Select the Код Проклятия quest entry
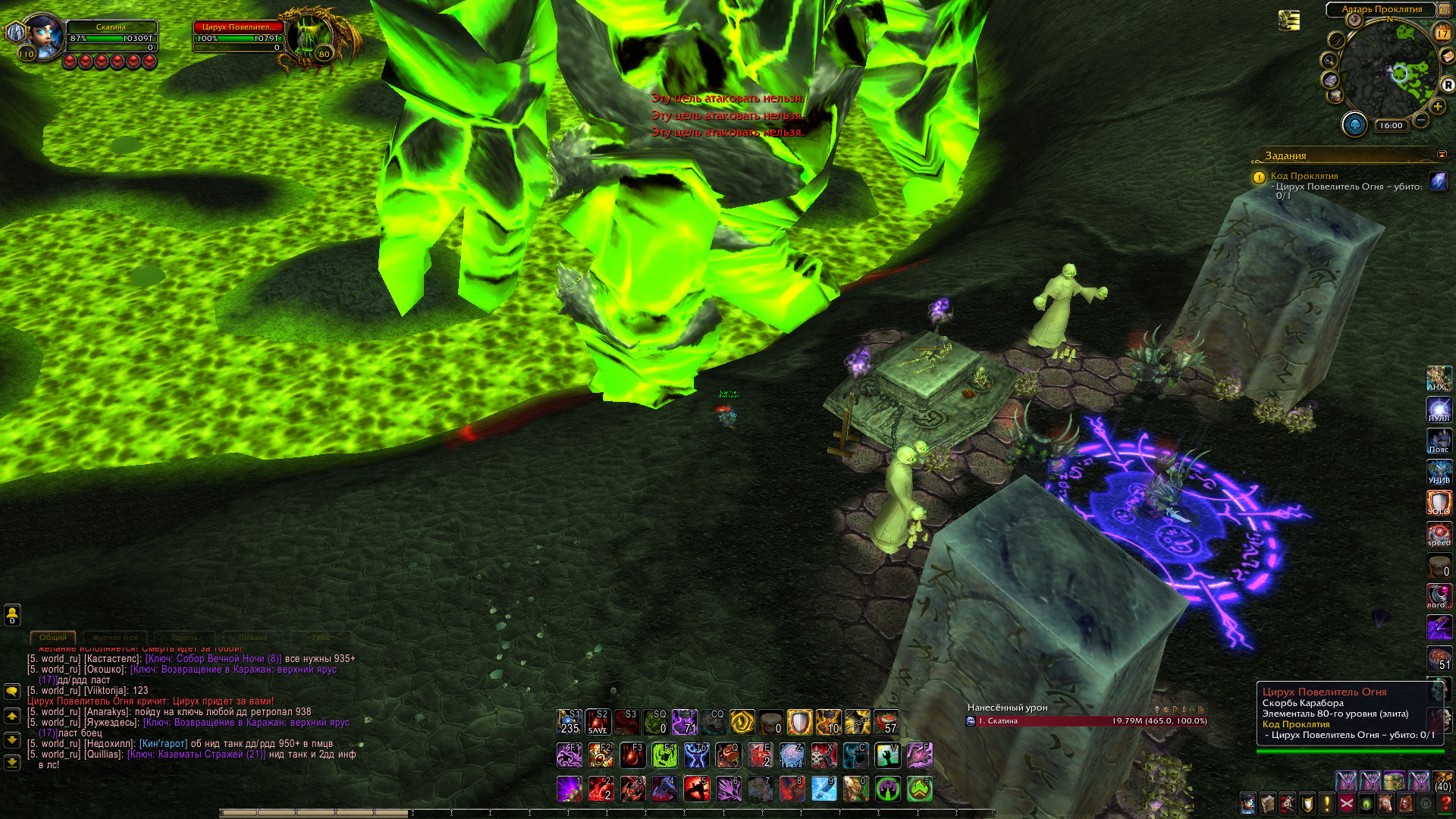Image resolution: width=1456 pixels, height=819 pixels. (1304, 176)
